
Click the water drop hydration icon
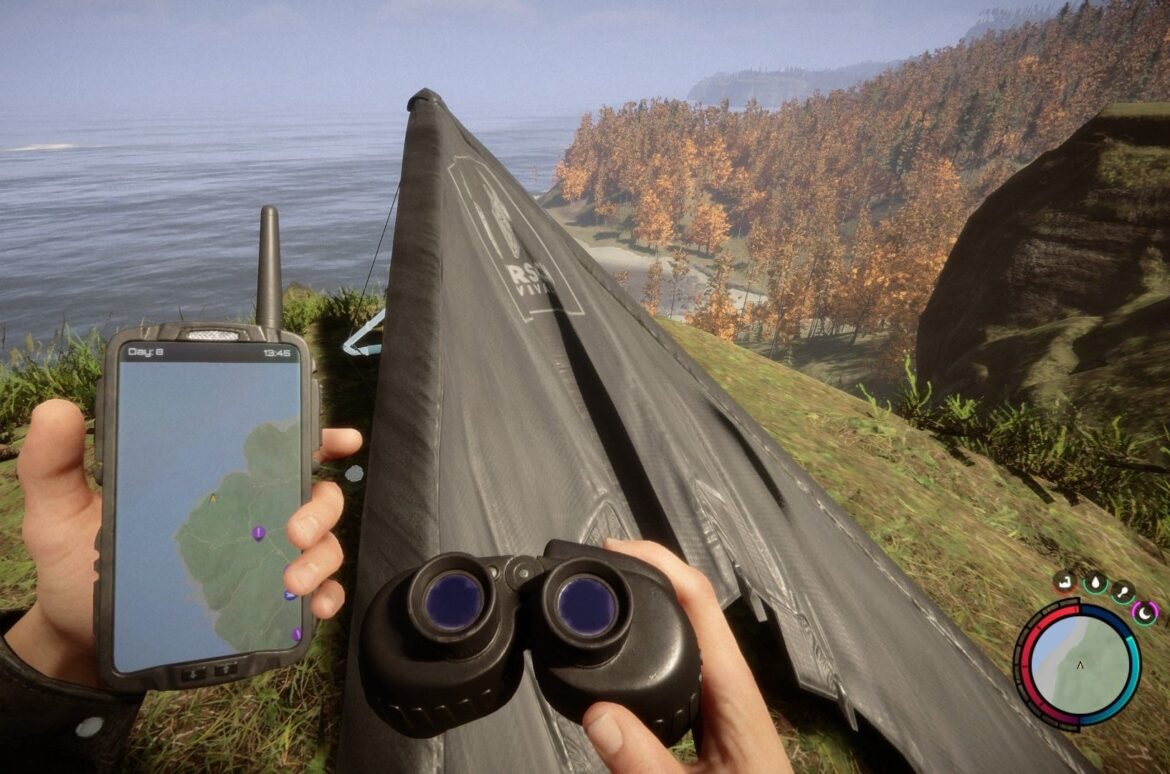coord(1095,583)
